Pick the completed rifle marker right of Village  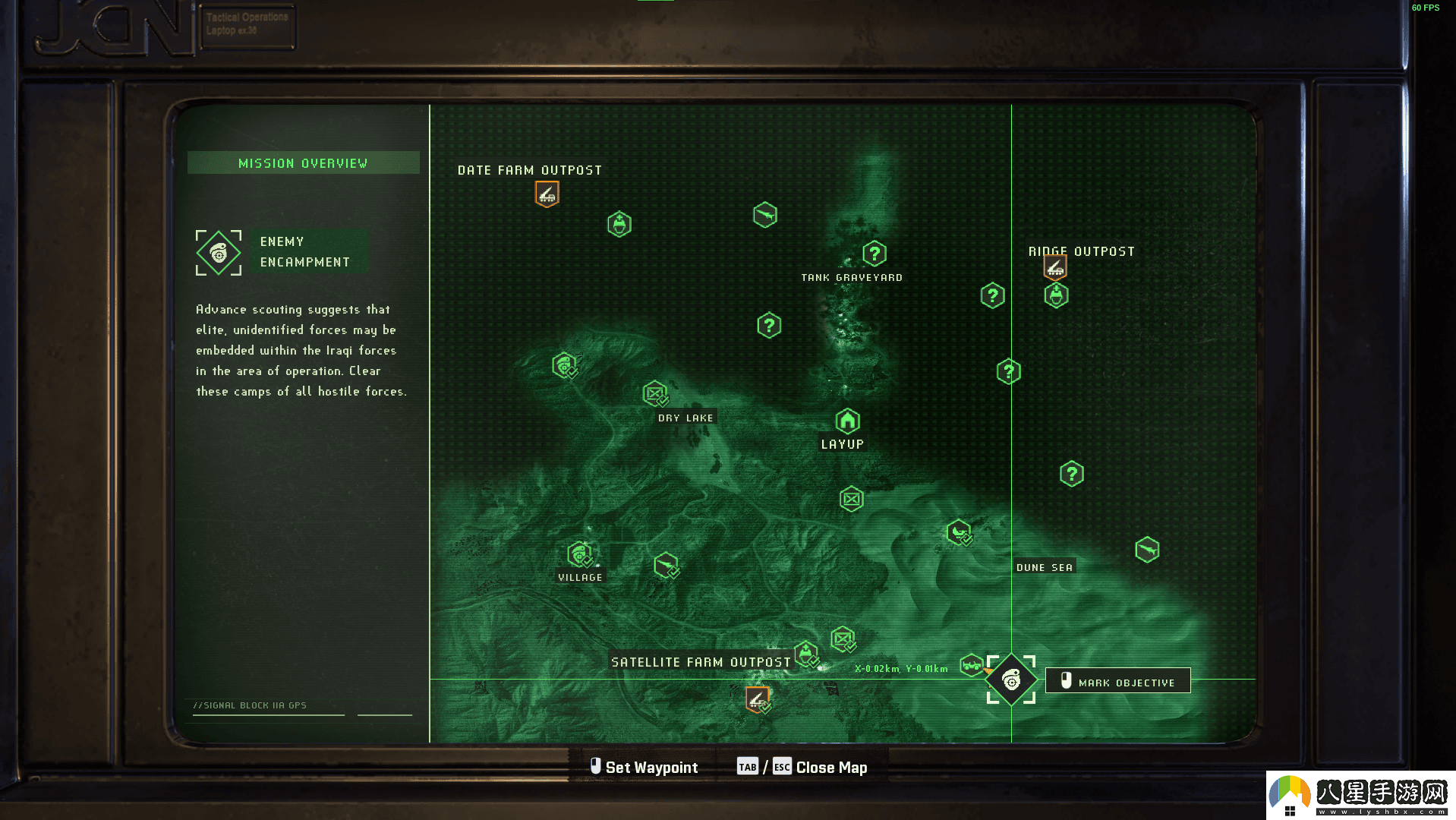666,566
